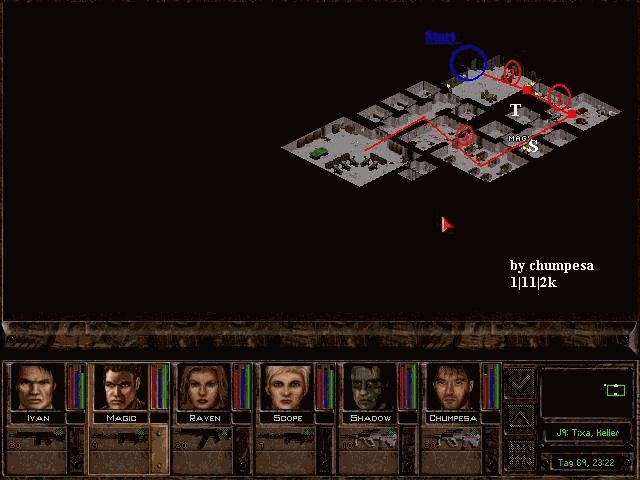Viewport: 640px width, 480px height.
Task: Click the triangle arrow button
Action: 520,417
